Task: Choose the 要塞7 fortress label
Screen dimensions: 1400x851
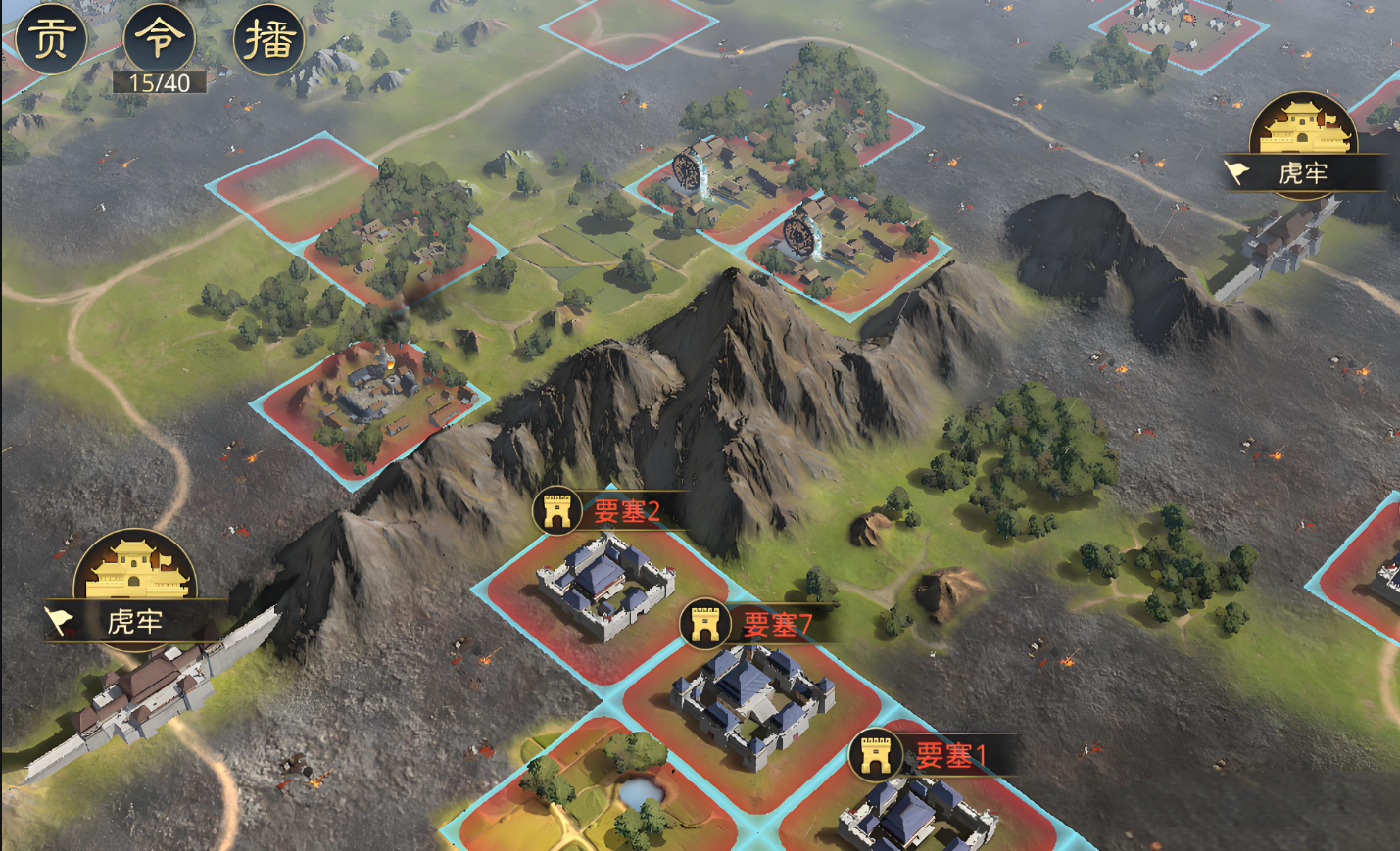Action: click(776, 625)
